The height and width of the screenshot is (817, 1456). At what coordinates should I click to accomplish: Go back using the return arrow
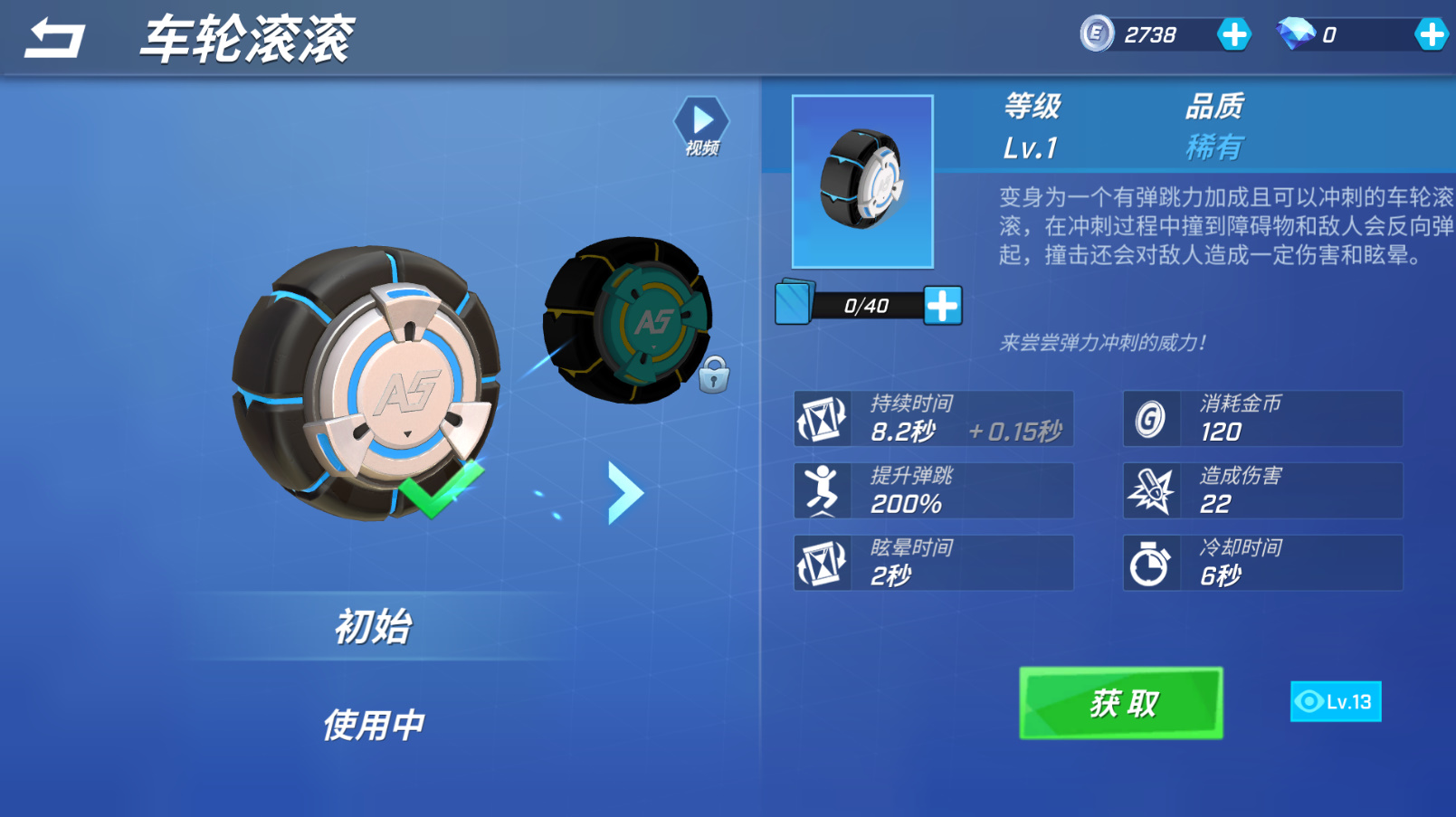(x=54, y=39)
